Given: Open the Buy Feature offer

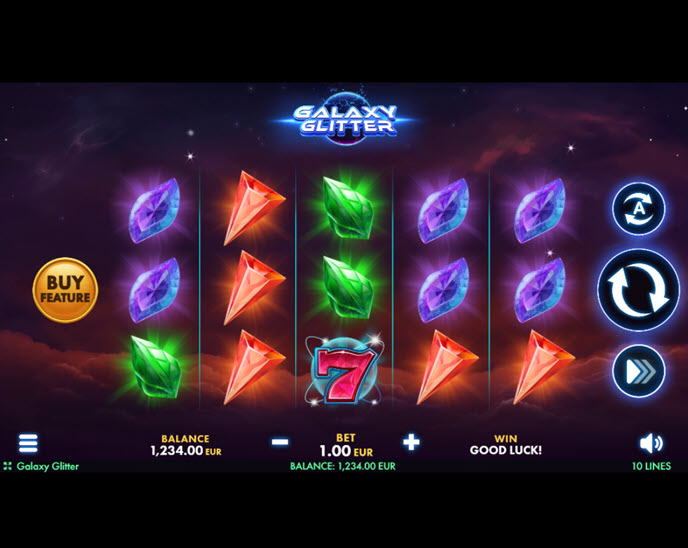Looking at the screenshot, I should pyautogui.click(x=66, y=290).
